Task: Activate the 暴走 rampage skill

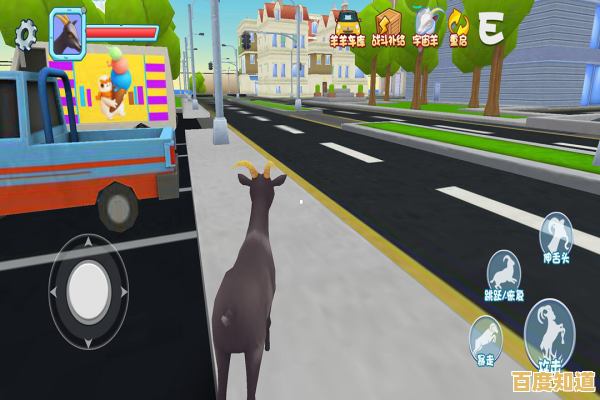Action: pos(486,338)
